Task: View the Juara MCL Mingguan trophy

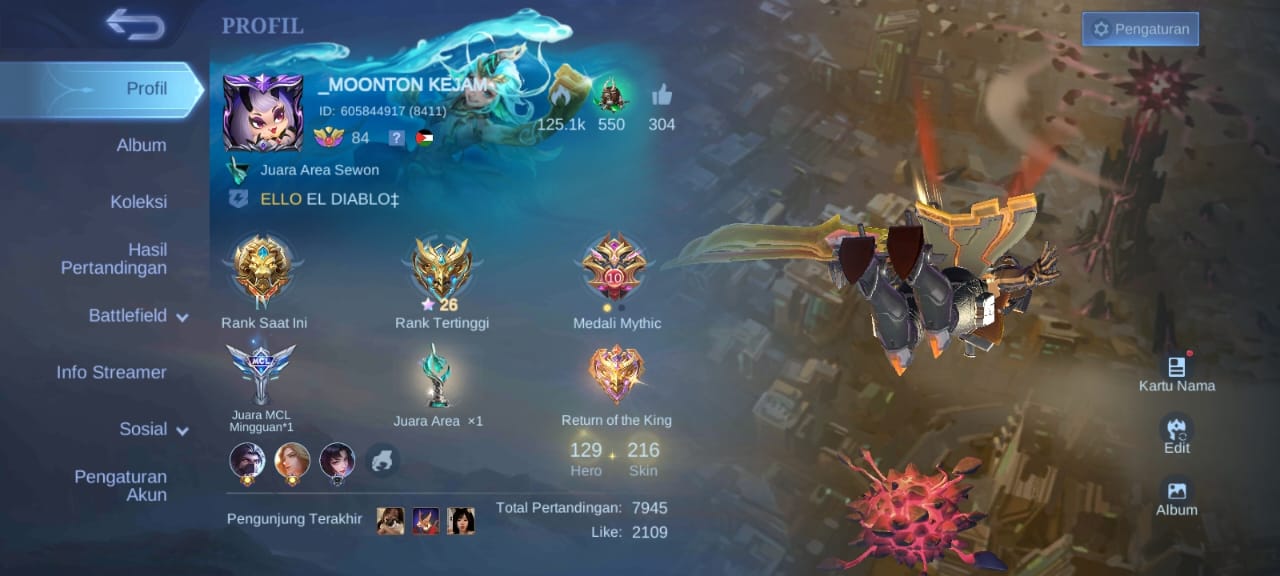Action: (x=261, y=372)
